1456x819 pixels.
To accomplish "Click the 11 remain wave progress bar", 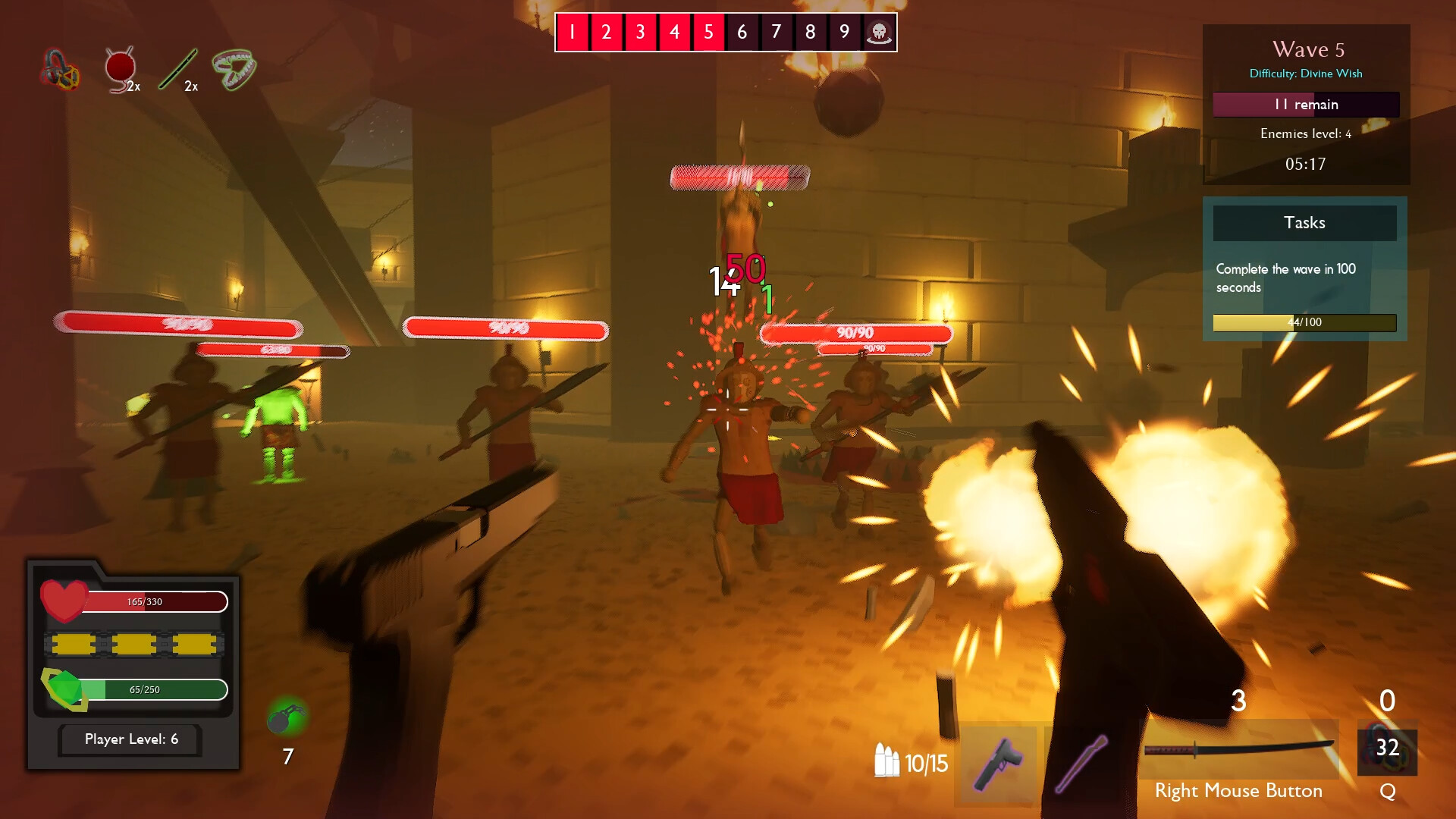I will [x=1305, y=105].
